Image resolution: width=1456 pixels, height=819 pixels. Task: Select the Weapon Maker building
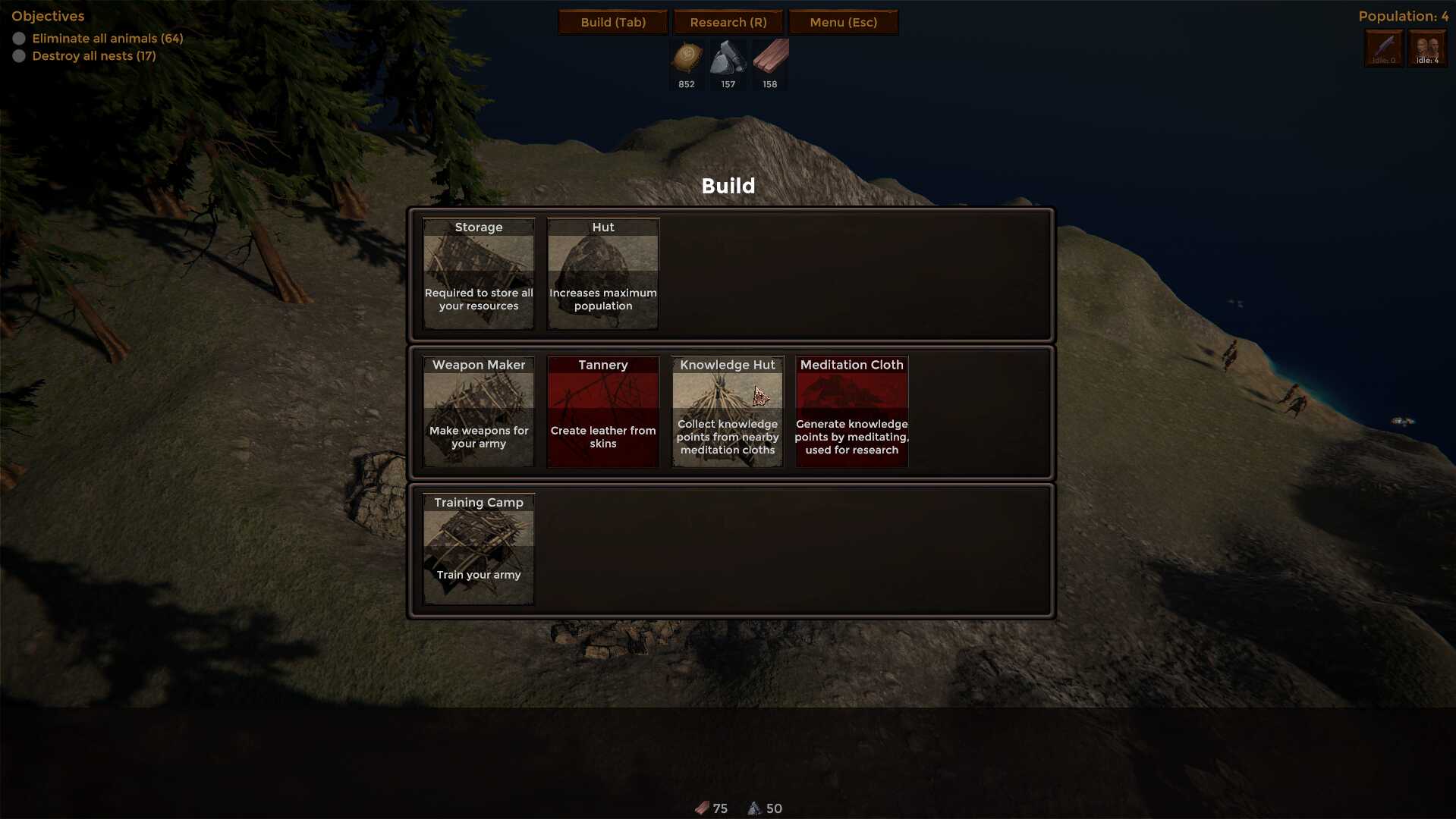(479, 412)
